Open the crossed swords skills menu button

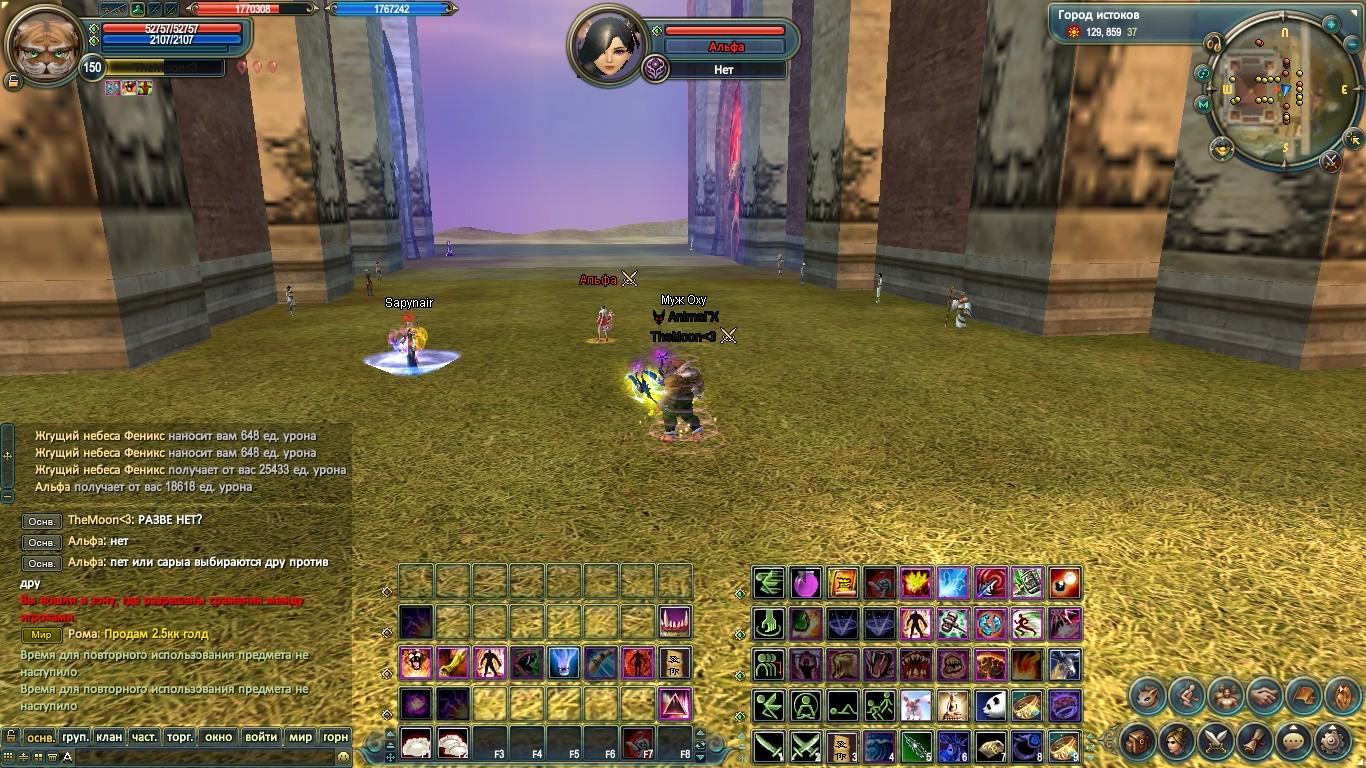tap(1215, 742)
